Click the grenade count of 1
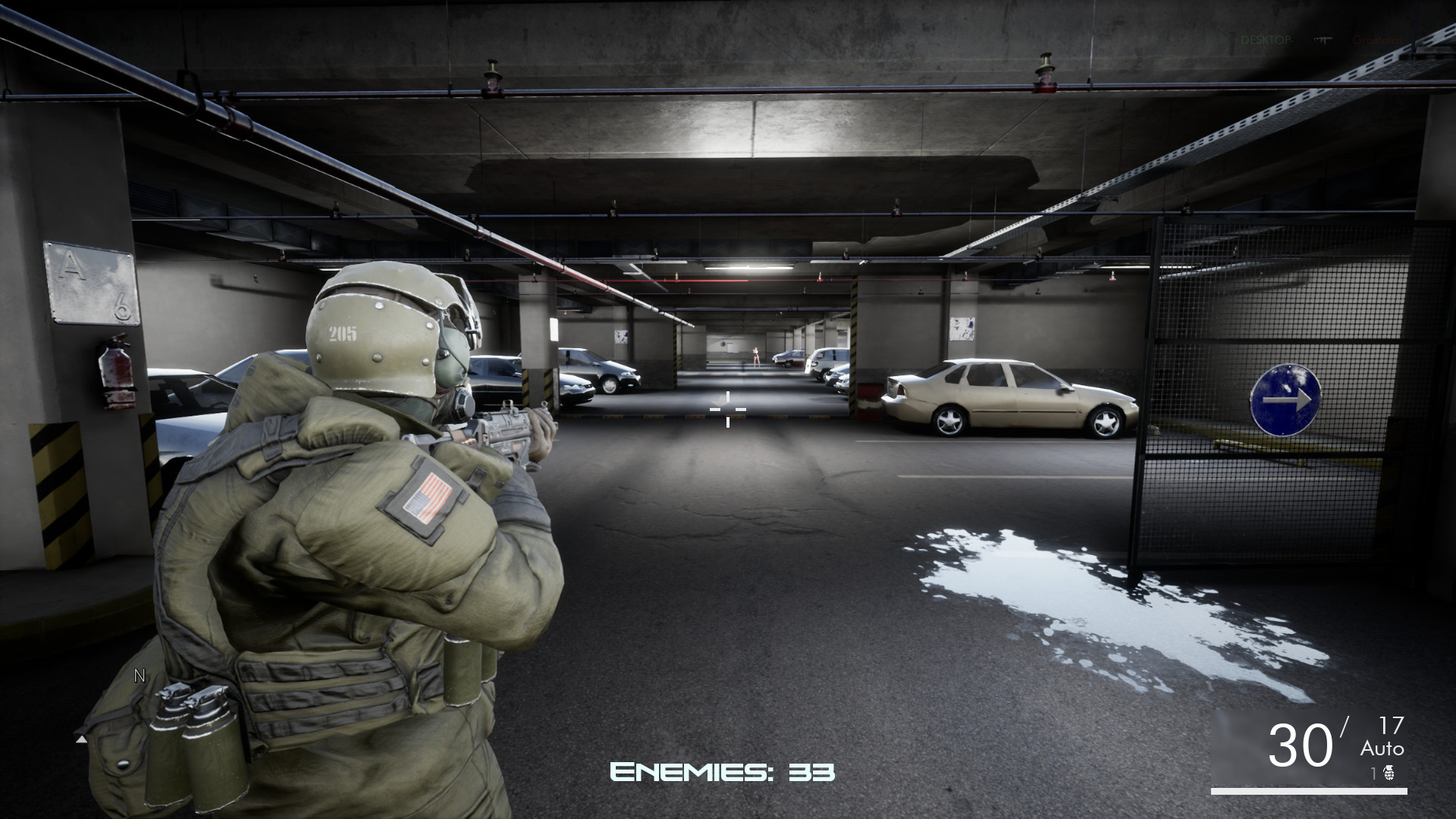This screenshot has height=819, width=1456. coord(1373,773)
